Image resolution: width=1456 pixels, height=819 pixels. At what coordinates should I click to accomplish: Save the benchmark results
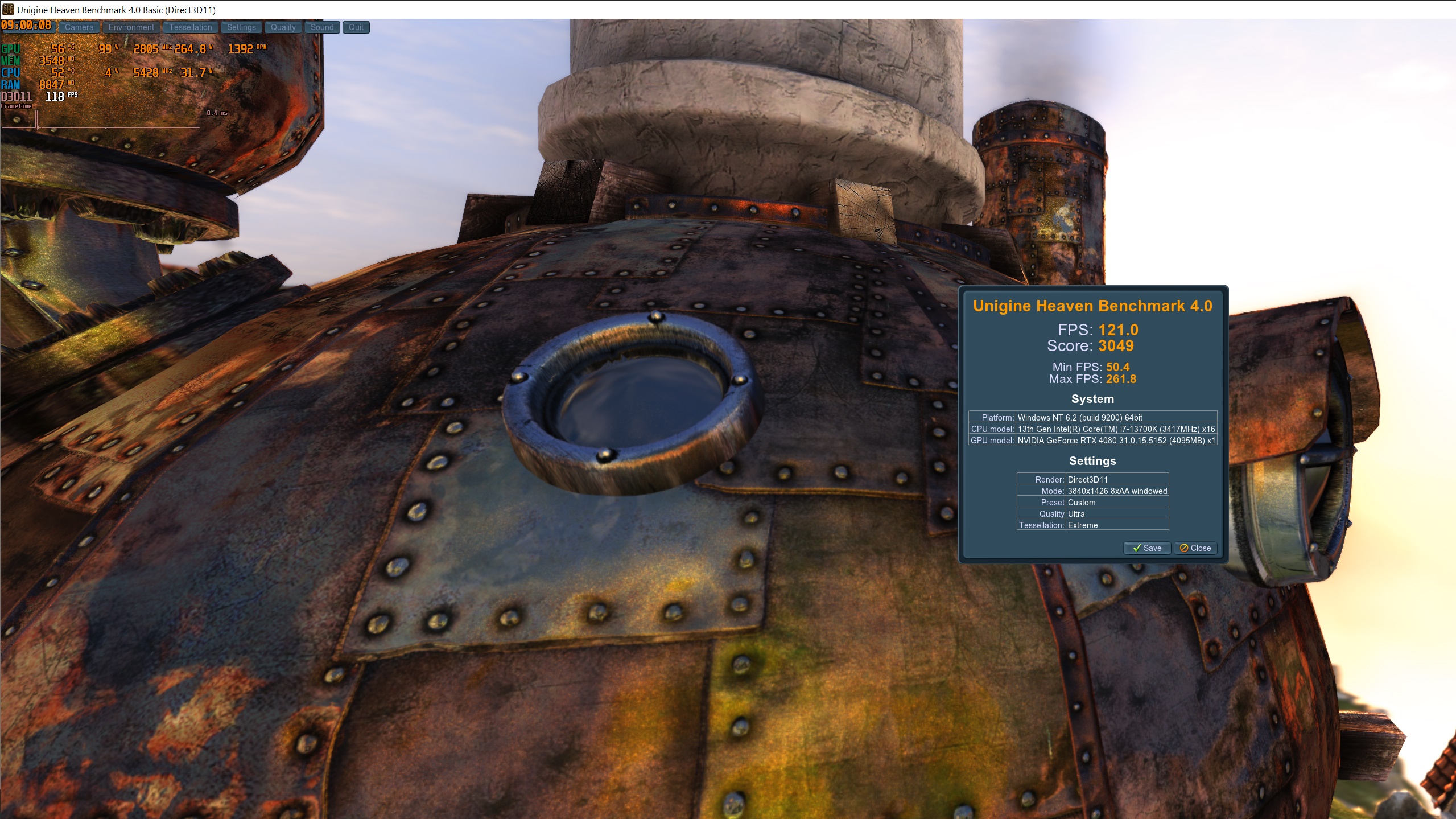tap(1146, 548)
